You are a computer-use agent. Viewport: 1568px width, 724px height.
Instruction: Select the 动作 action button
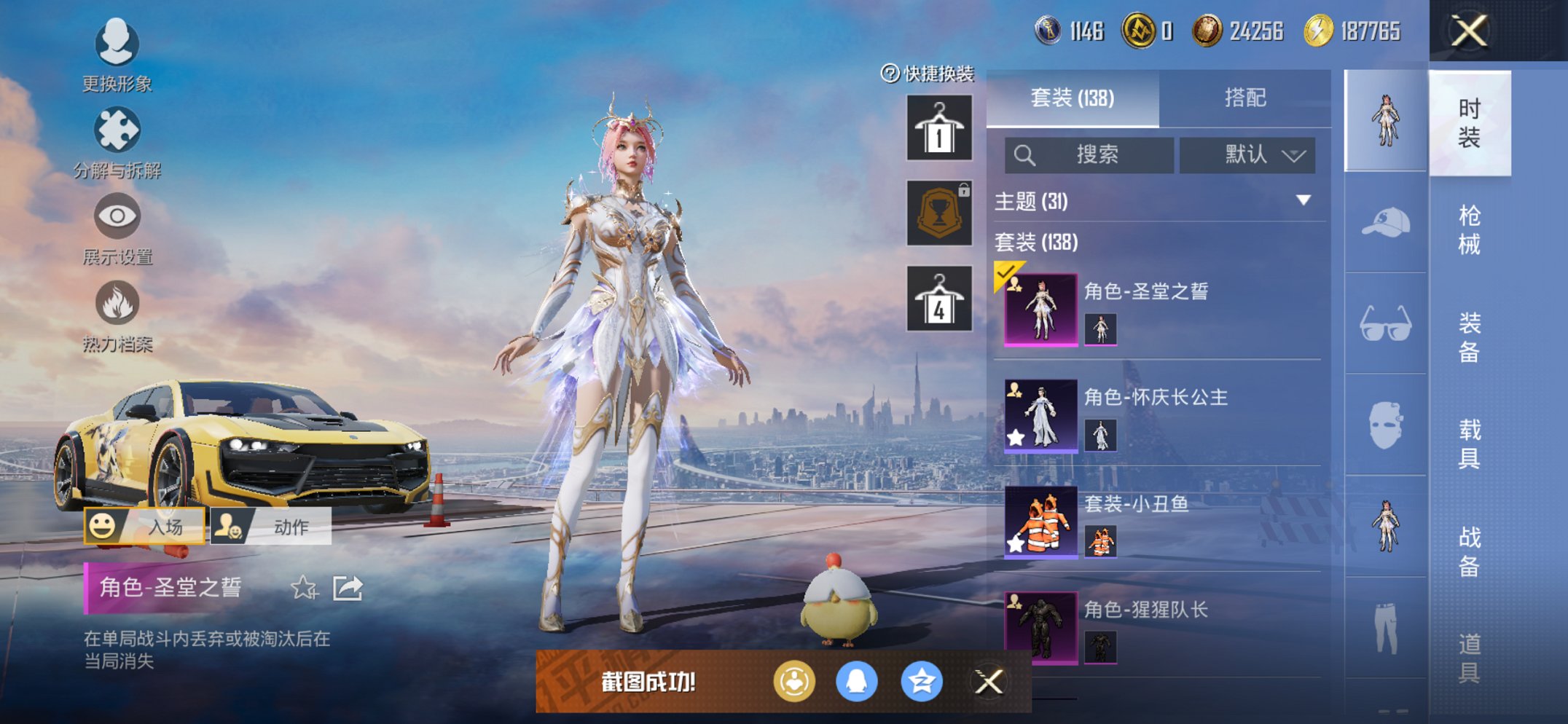point(271,526)
